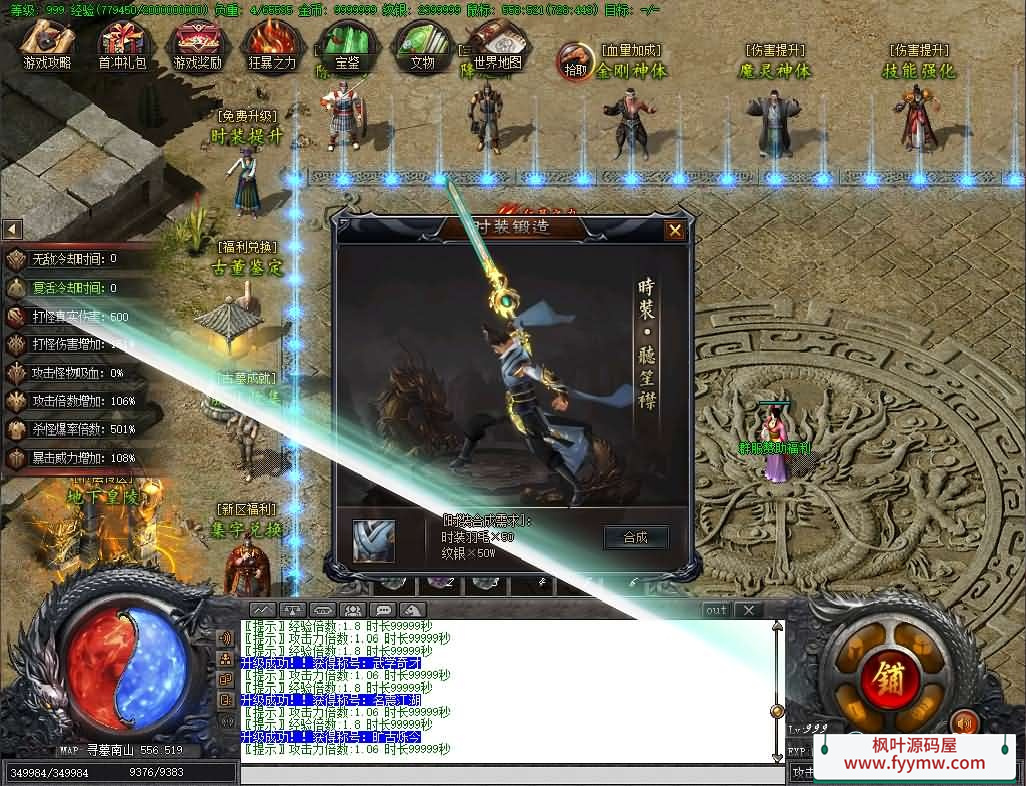Toggle the sound speaker button

pyautogui.click(x=964, y=720)
